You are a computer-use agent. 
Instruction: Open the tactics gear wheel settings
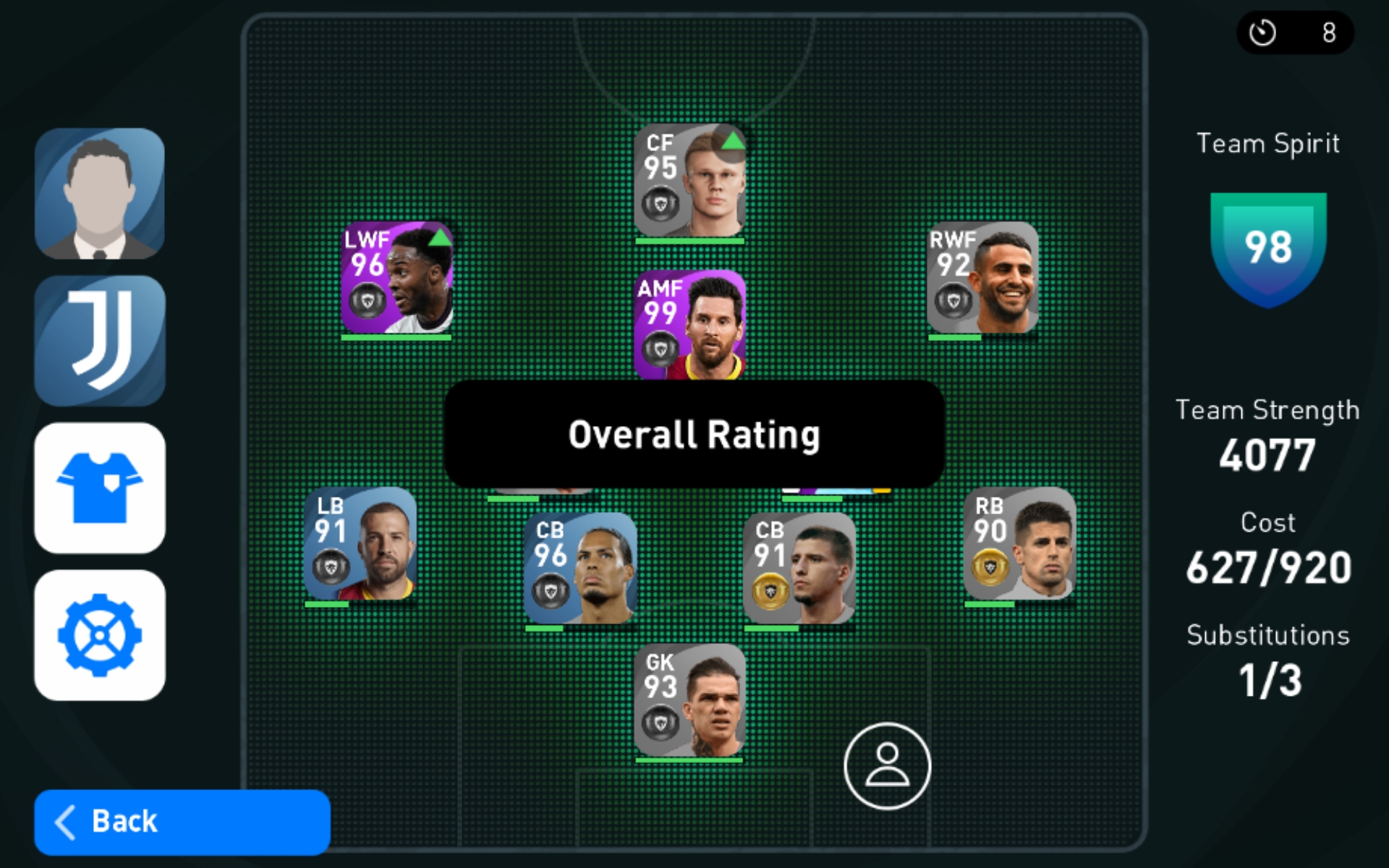point(100,635)
